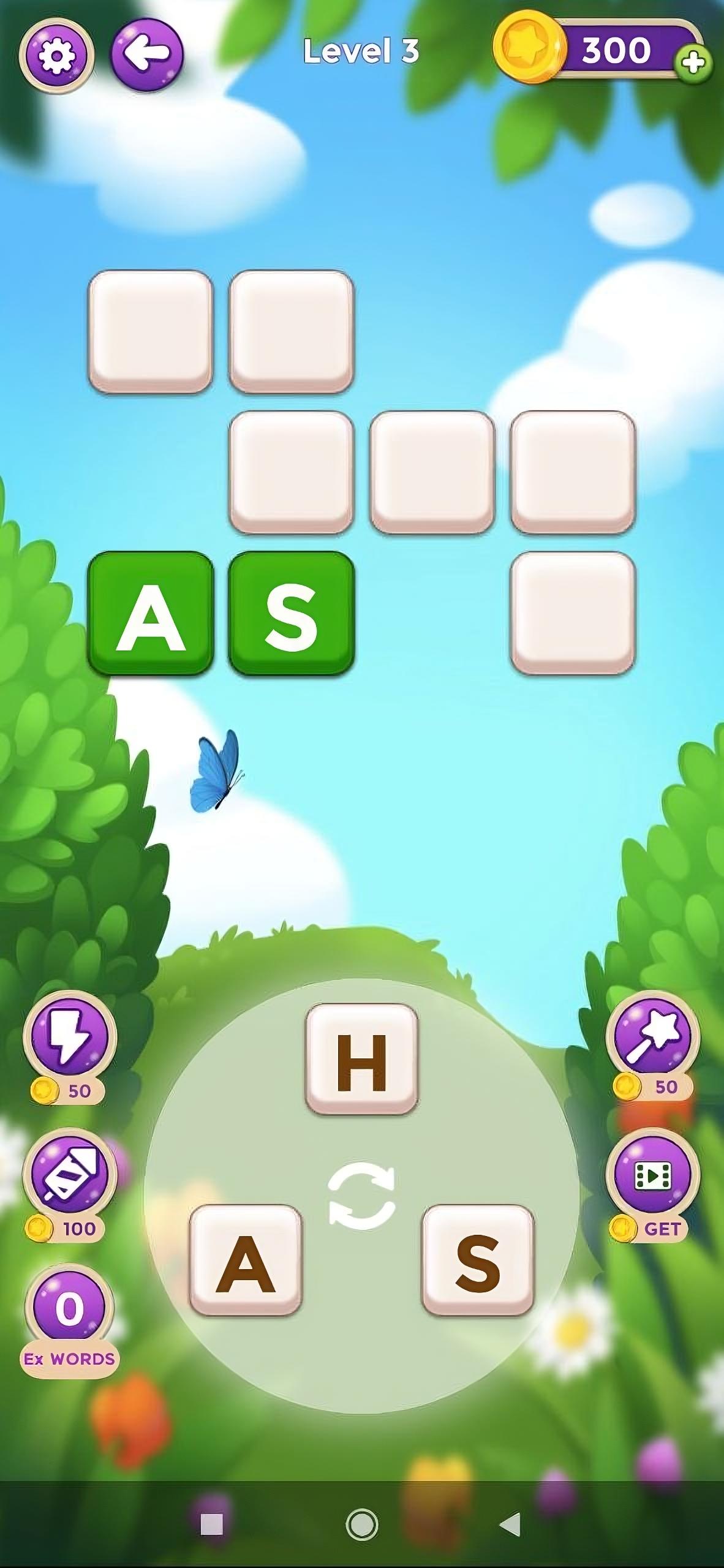Shuffle the letters with the refresh arrows
This screenshot has height=1568, width=724.
pyautogui.click(x=362, y=1196)
